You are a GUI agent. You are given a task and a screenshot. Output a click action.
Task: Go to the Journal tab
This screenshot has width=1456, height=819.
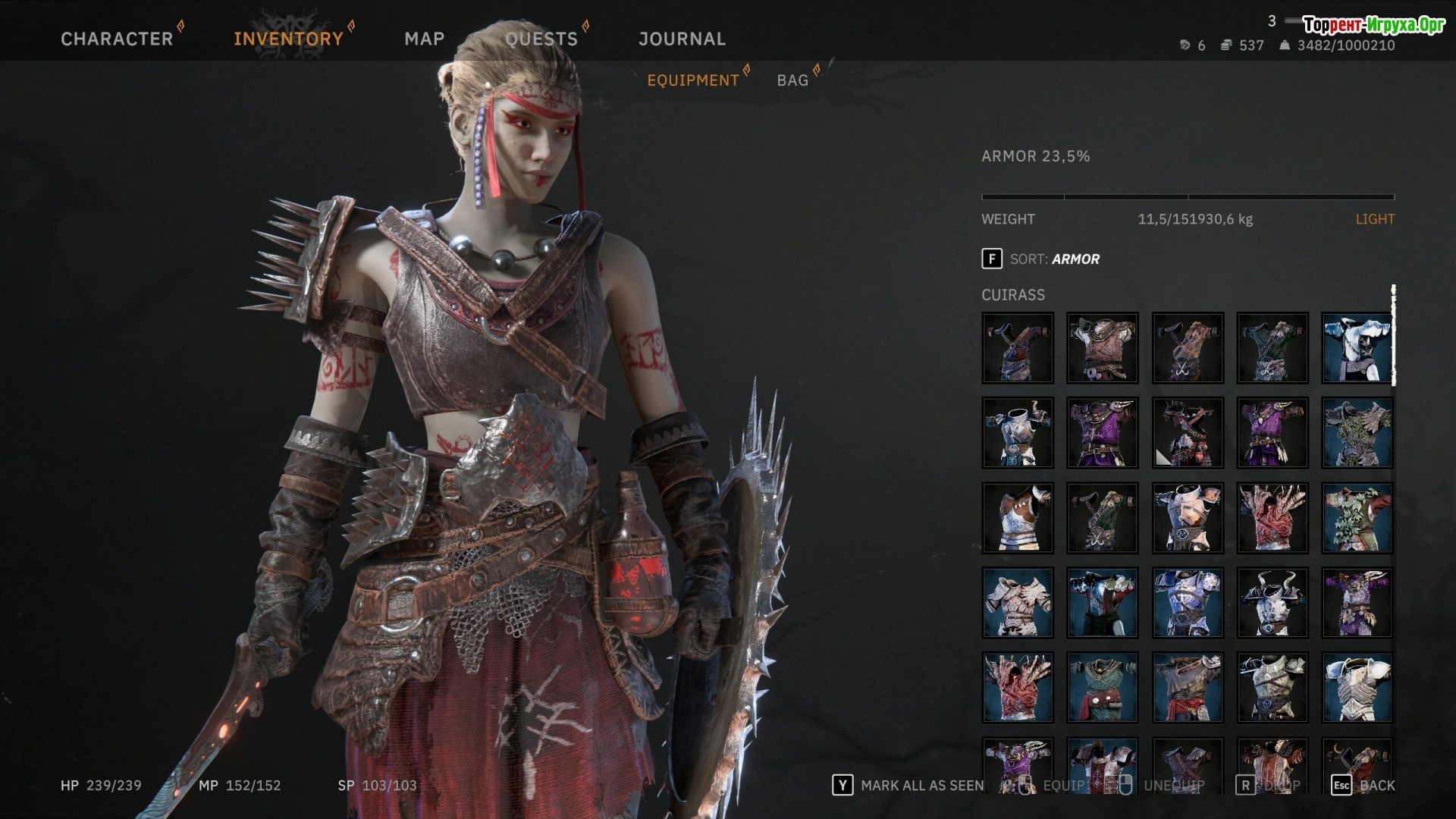pos(682,39)
